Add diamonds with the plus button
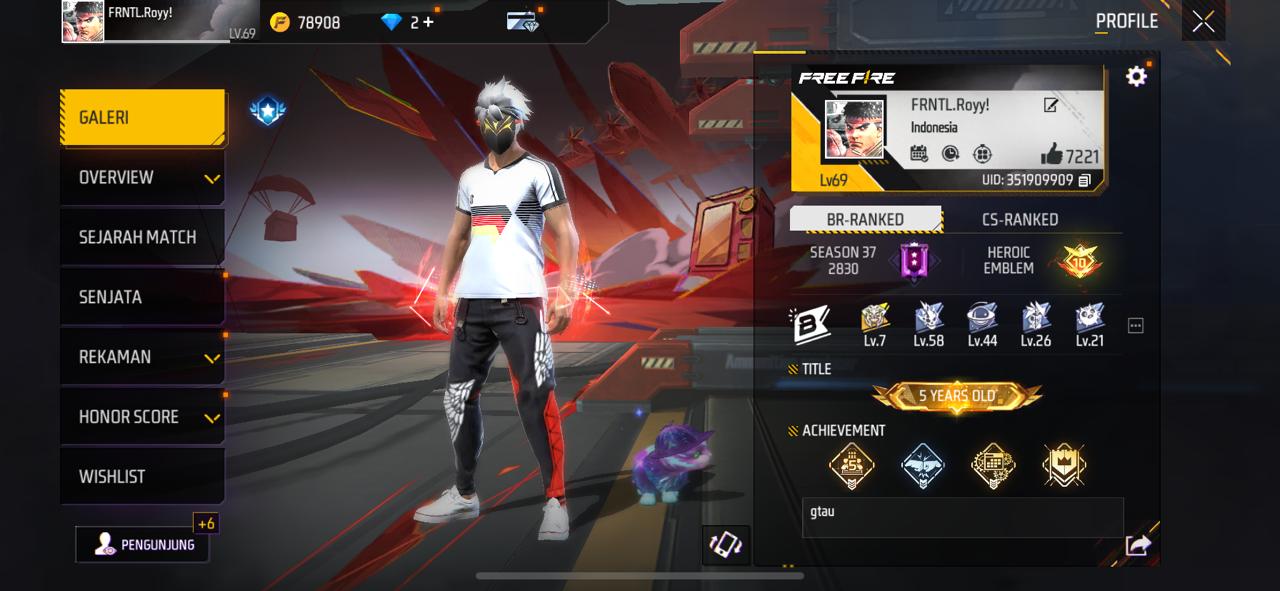 pos(429,22)
